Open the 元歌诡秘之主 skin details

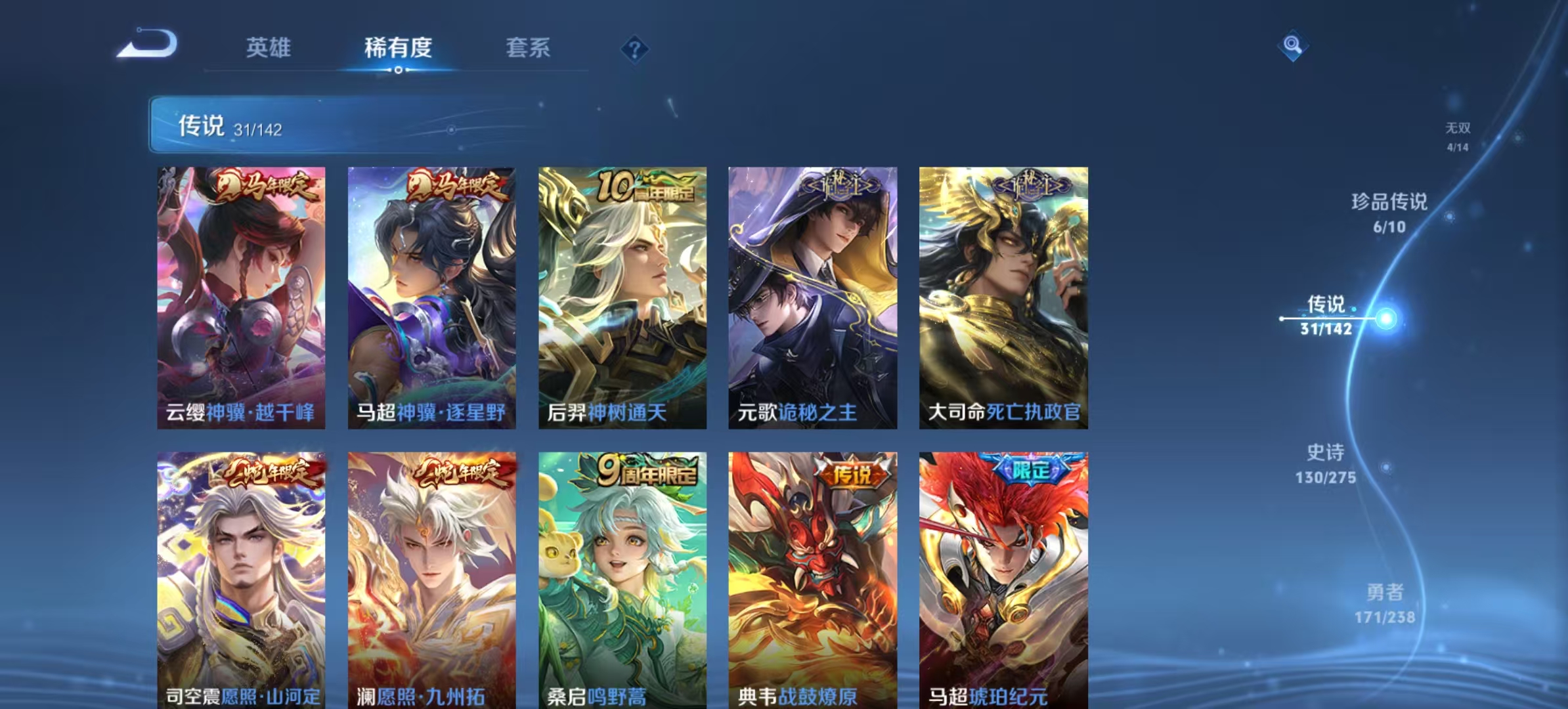point(812,299)
